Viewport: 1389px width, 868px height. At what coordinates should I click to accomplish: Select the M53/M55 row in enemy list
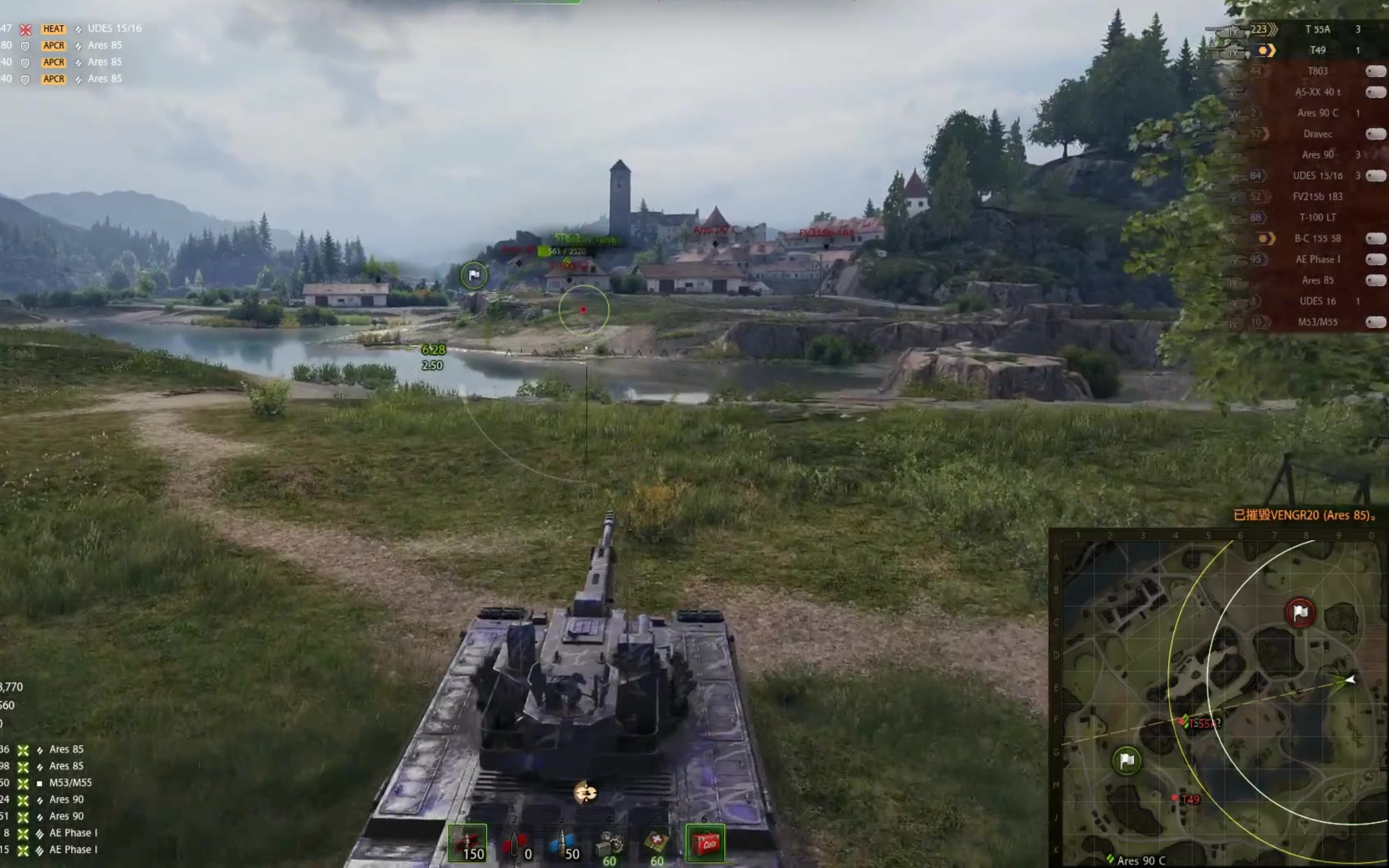[1317, 322]
